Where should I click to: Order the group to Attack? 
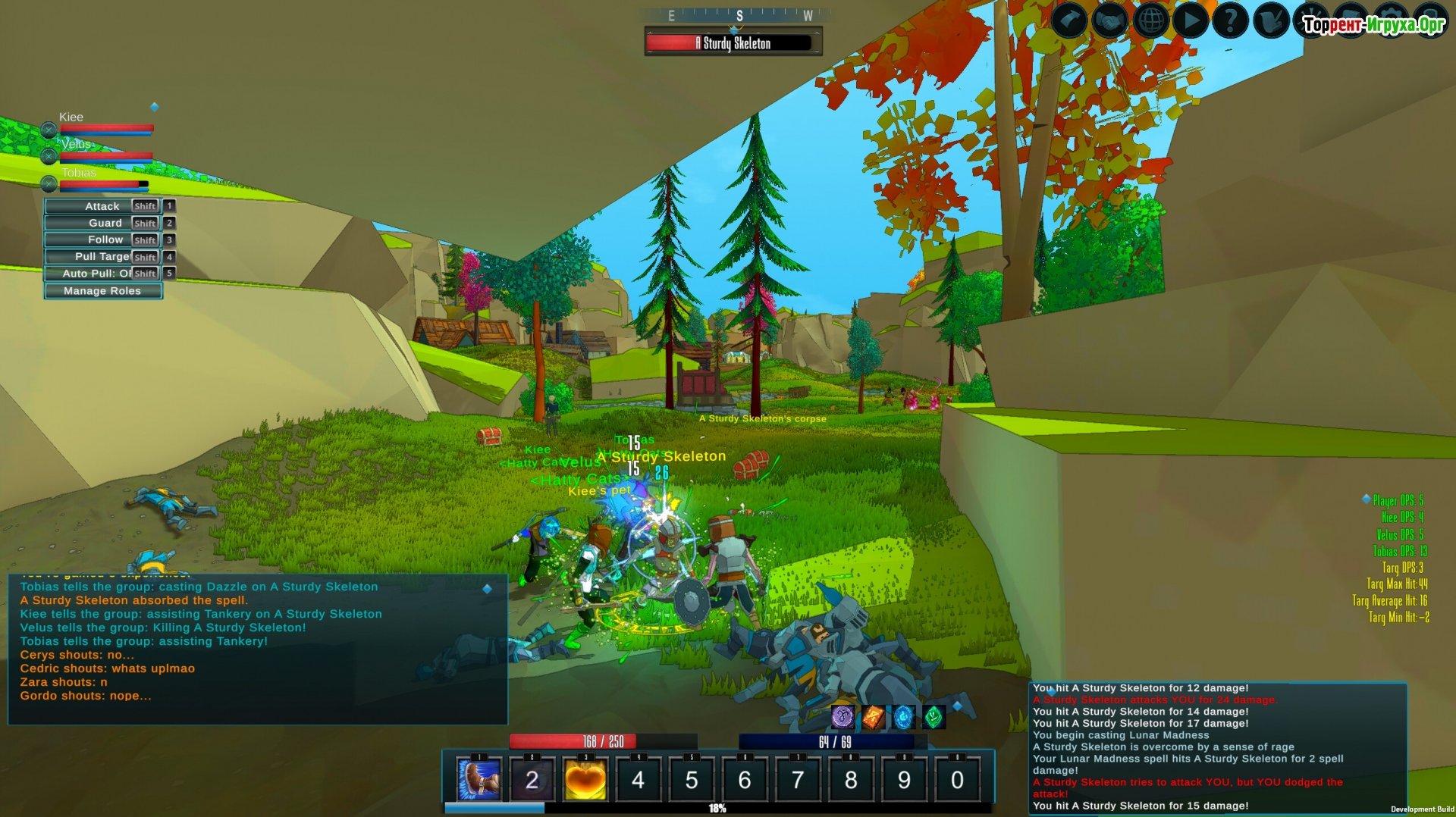[102, 206]
